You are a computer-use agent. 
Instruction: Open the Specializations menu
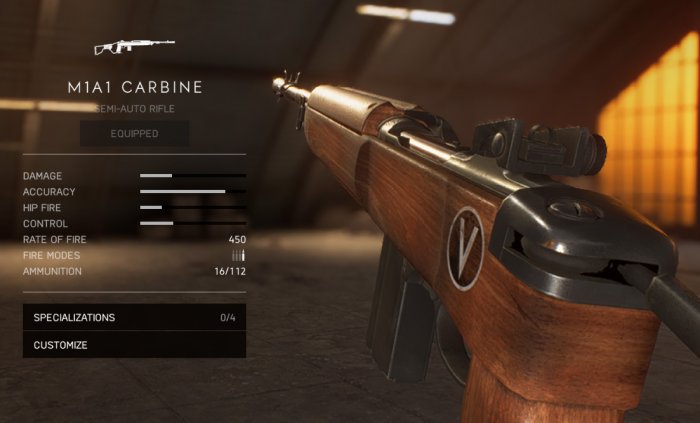pyautogui.click(x=134, y=318)
